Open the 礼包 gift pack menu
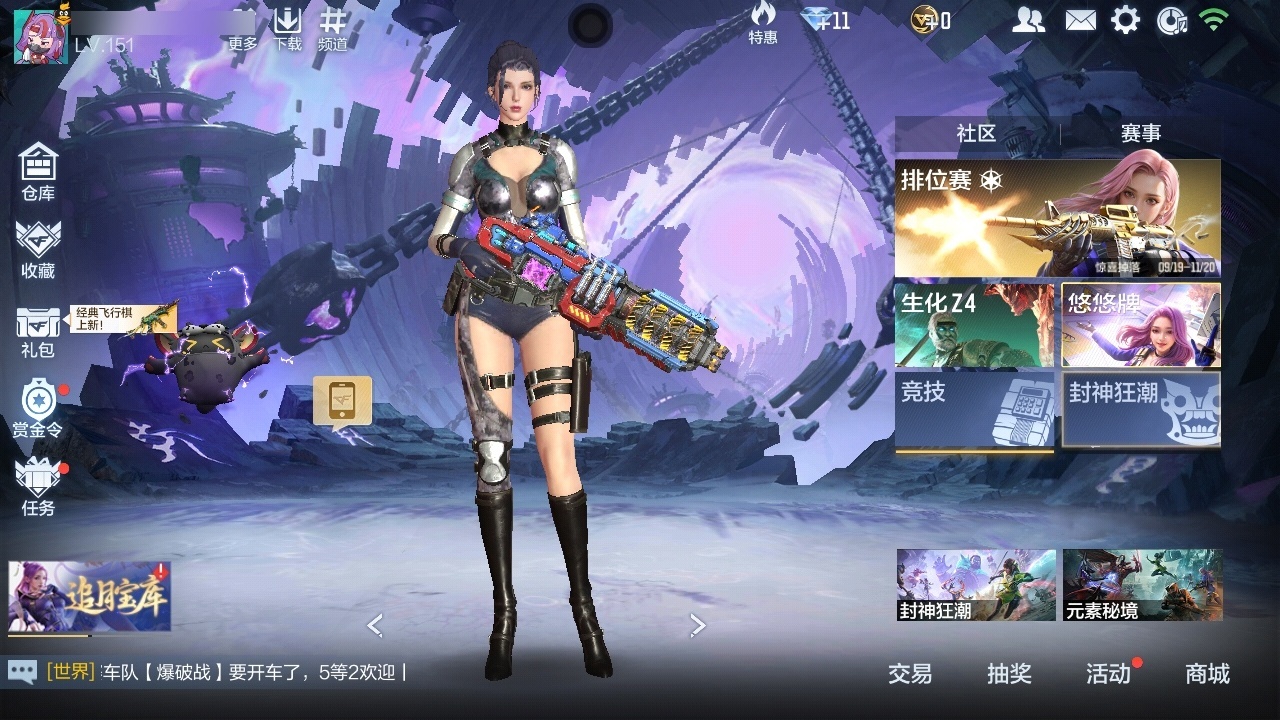Screen dimensions: 1280x720 (x=38, y=332)
